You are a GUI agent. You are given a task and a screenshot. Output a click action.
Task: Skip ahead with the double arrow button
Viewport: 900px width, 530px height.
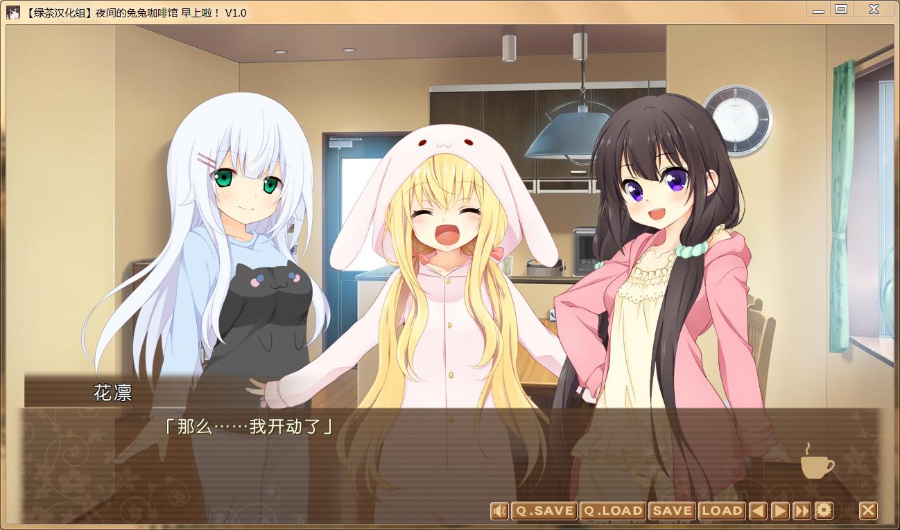pos(801,511)
